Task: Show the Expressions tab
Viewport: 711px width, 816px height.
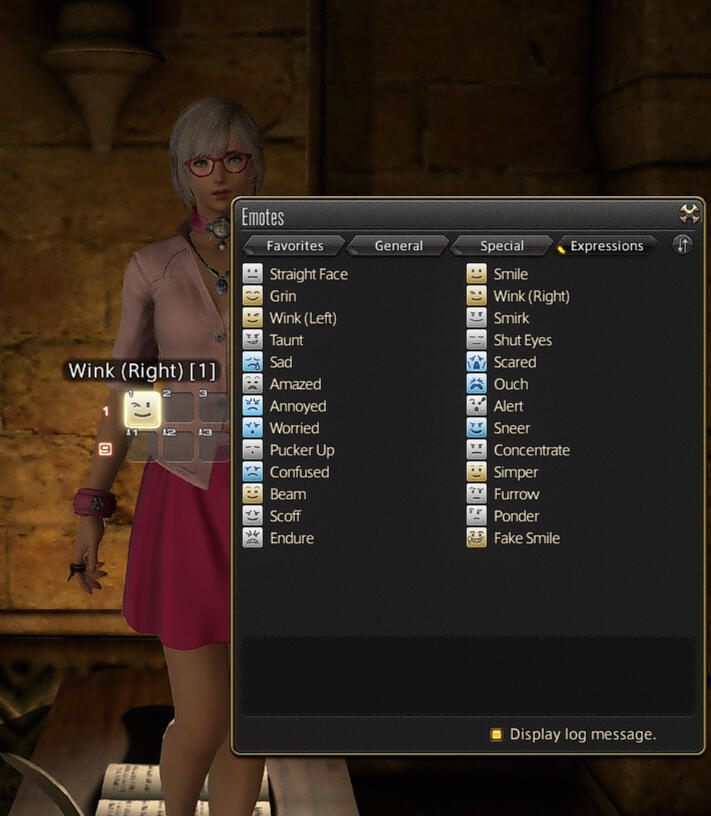Action: tap(606, 246)
